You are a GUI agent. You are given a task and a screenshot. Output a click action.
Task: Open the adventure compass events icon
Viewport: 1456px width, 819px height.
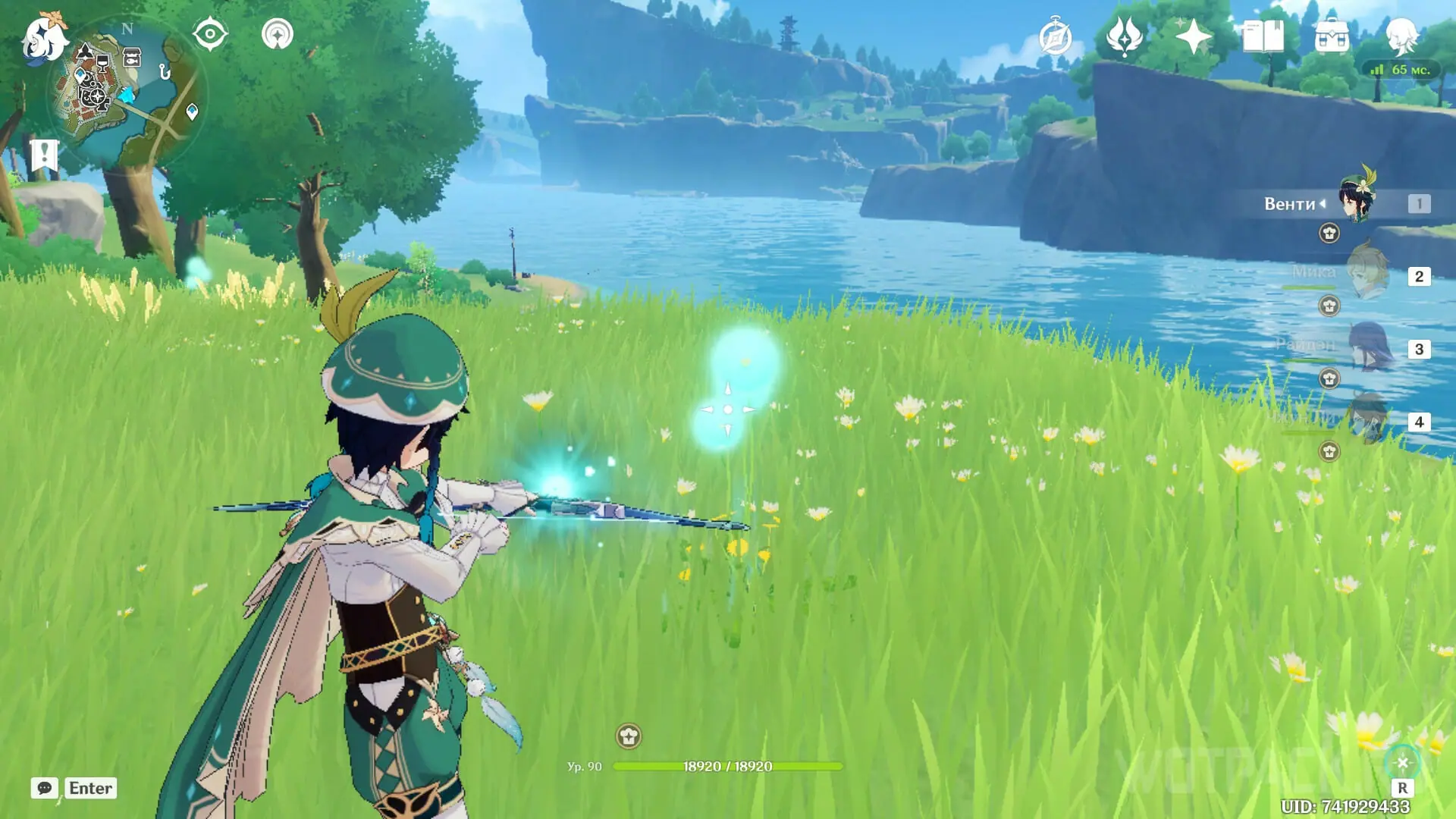click(1056, 36)
